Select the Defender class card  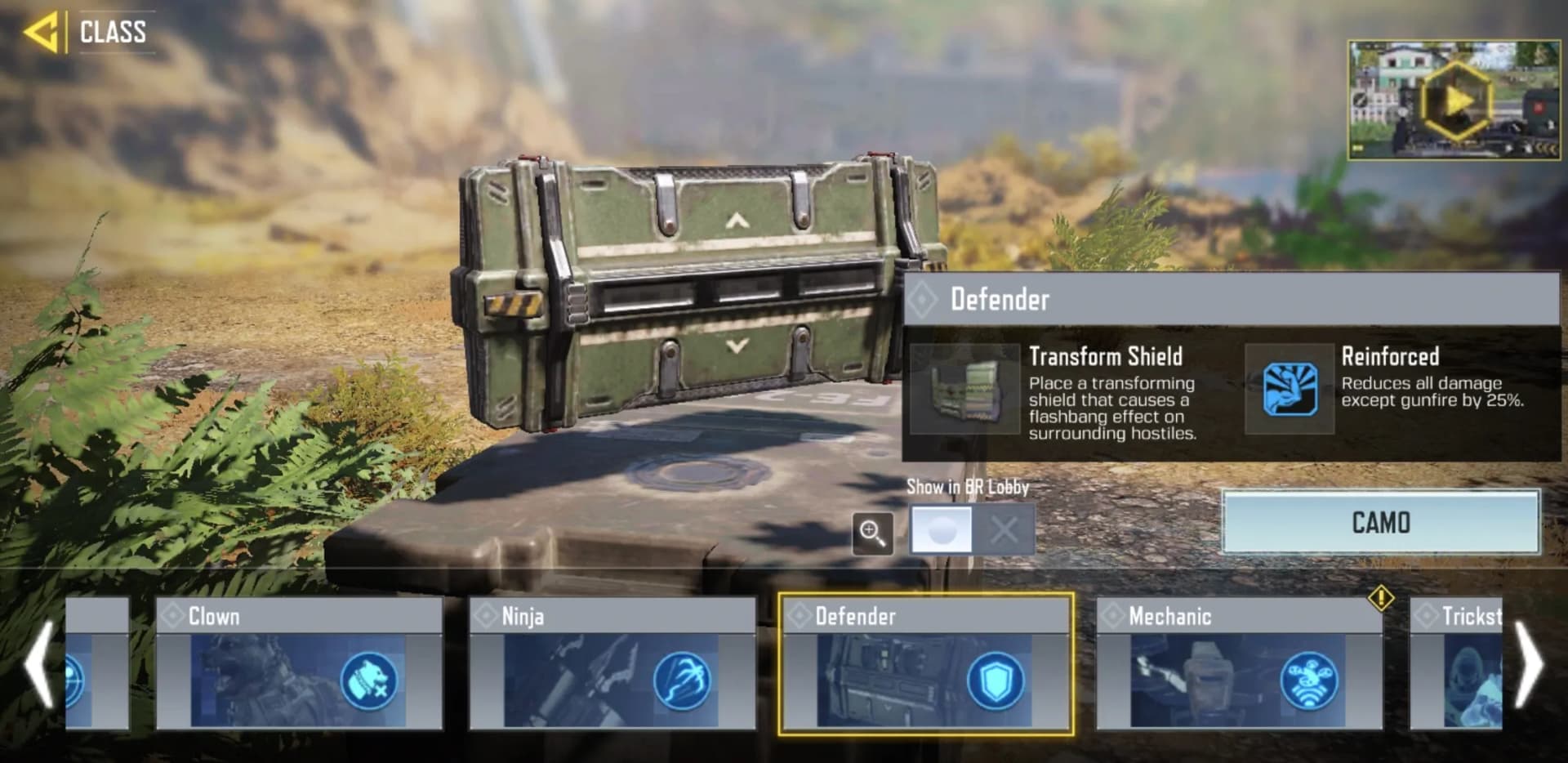pos(925,663)
